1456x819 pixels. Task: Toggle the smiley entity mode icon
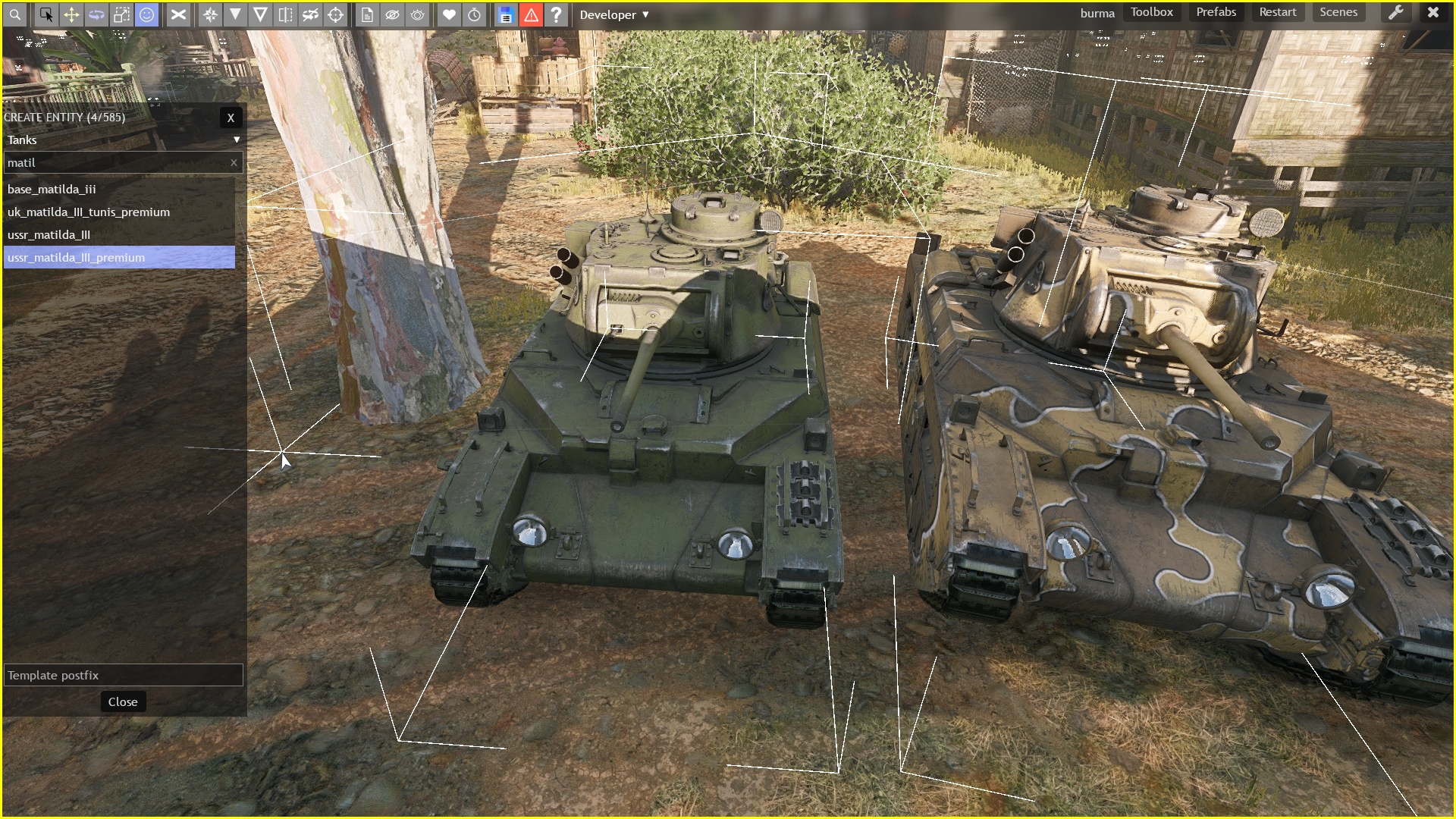[x=146, y=14]
